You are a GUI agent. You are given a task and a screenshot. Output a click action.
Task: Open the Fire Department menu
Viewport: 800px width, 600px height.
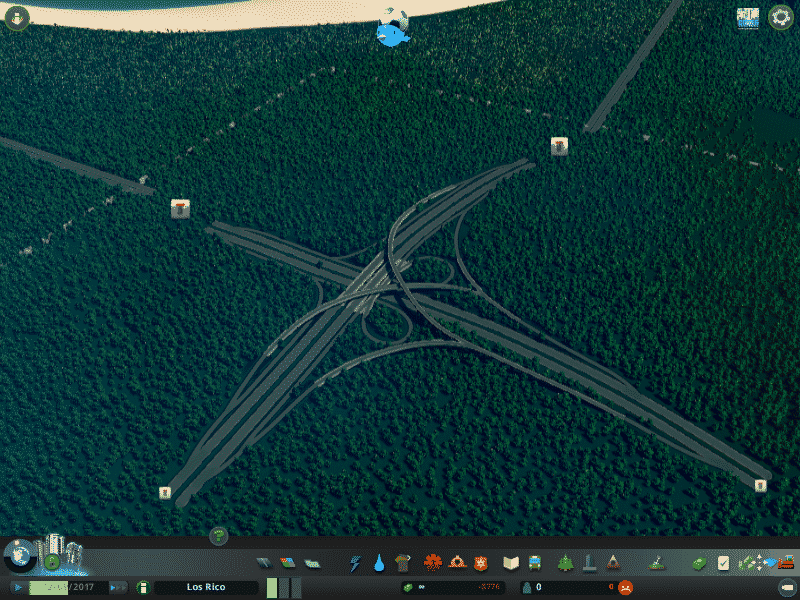point(457,563)
